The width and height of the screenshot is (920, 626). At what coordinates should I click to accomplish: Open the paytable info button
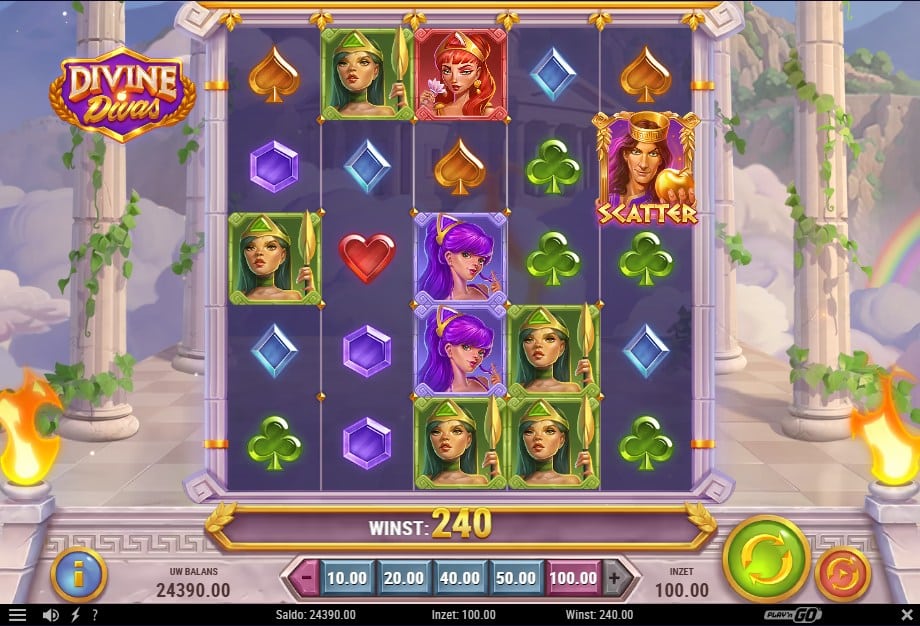(x=78, y=574)
